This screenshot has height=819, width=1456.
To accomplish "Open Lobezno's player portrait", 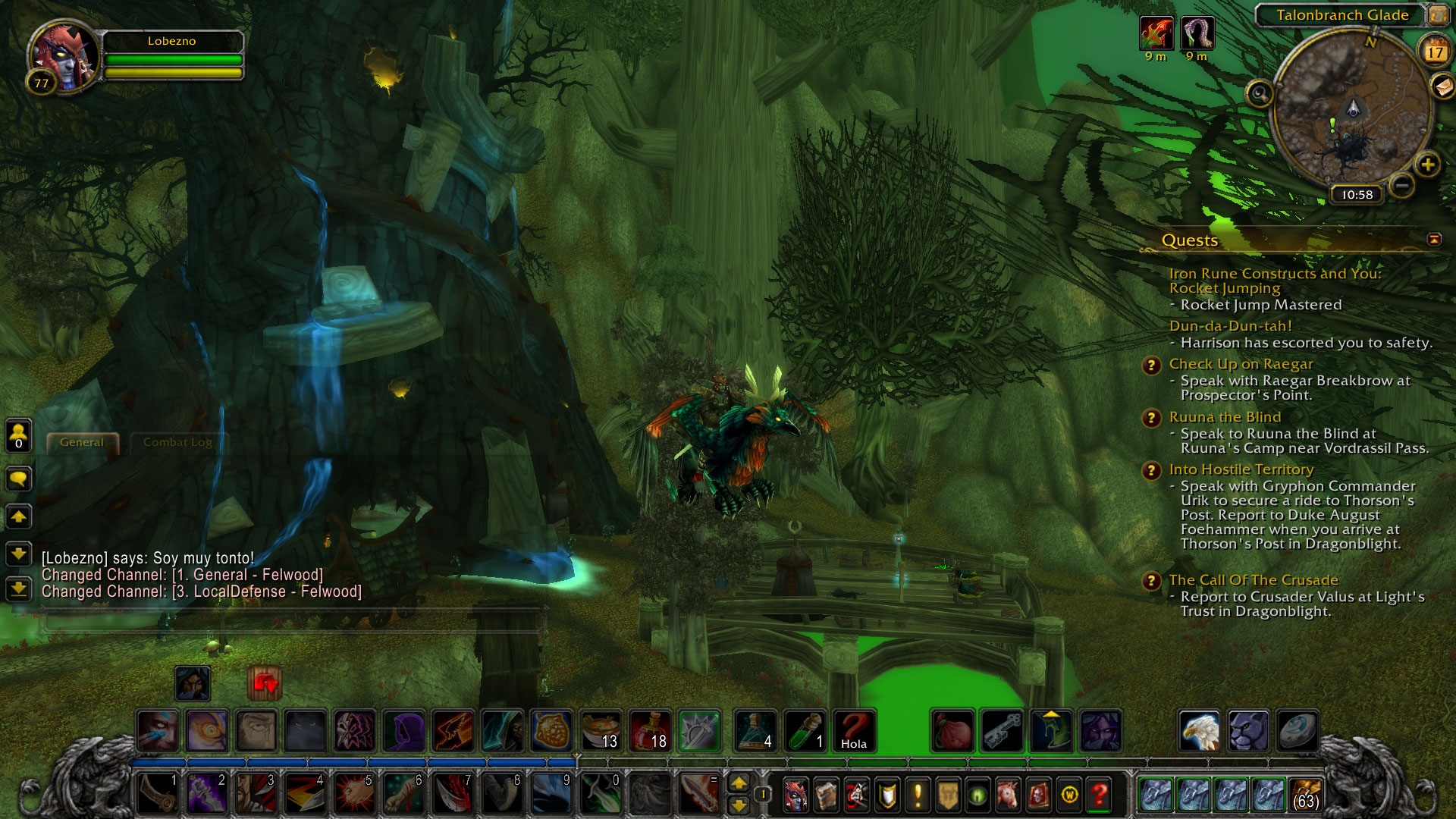I will [x=64, y=57].
